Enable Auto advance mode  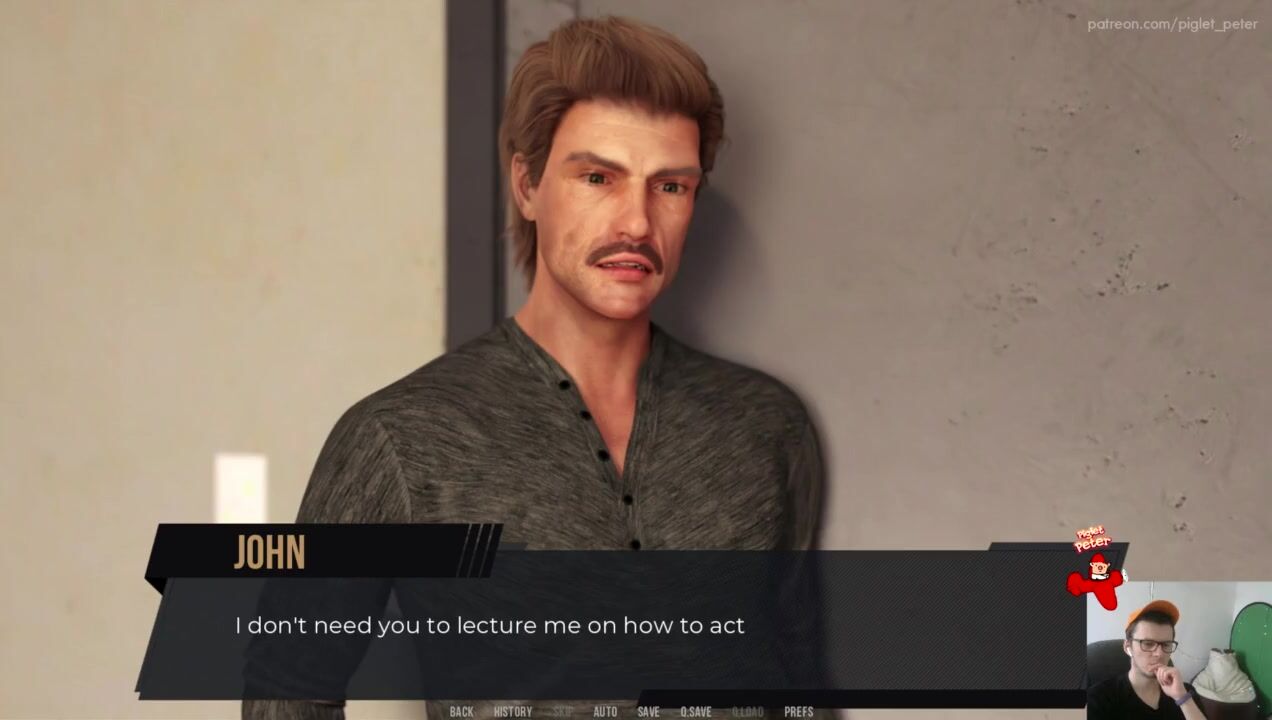605,712
